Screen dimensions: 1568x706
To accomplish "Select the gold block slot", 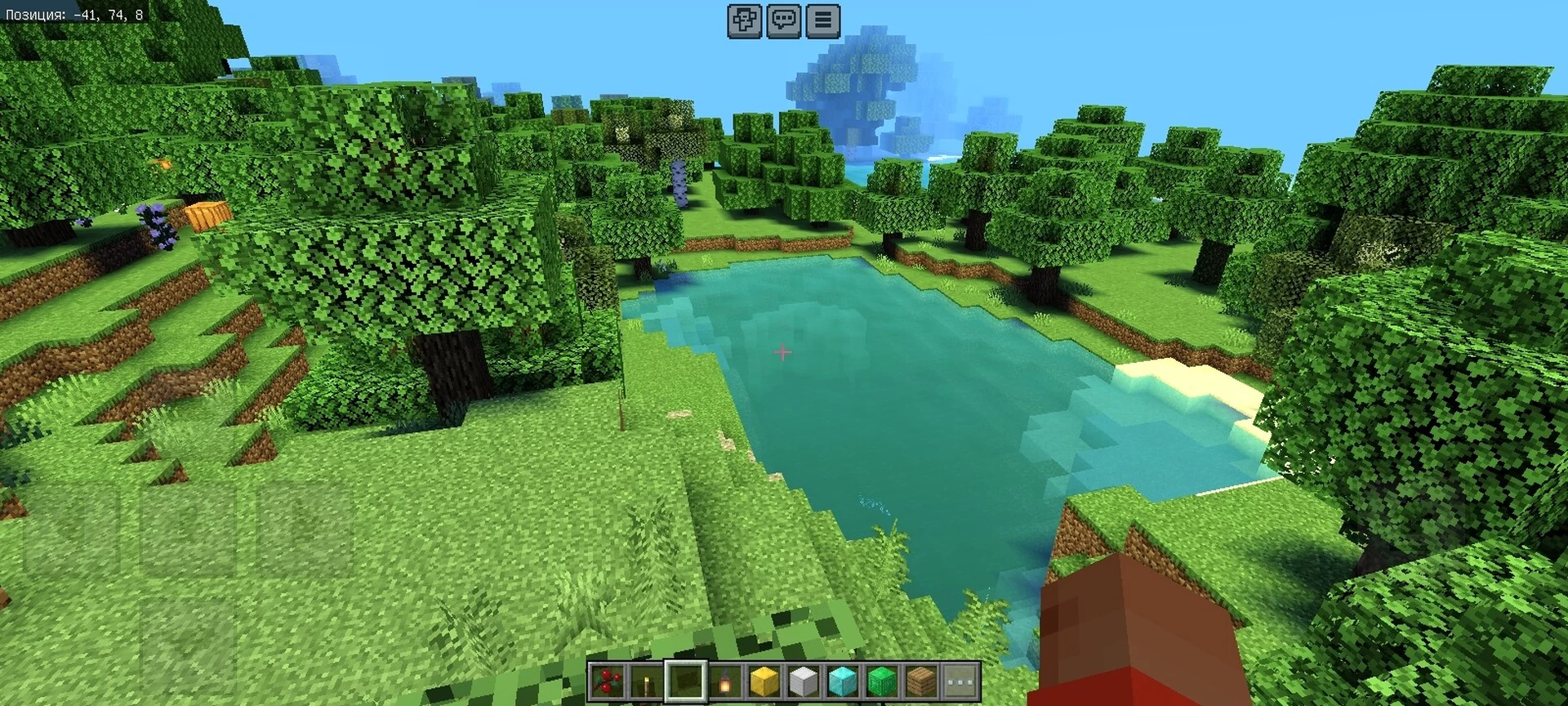I will click(x=764, y=681).
